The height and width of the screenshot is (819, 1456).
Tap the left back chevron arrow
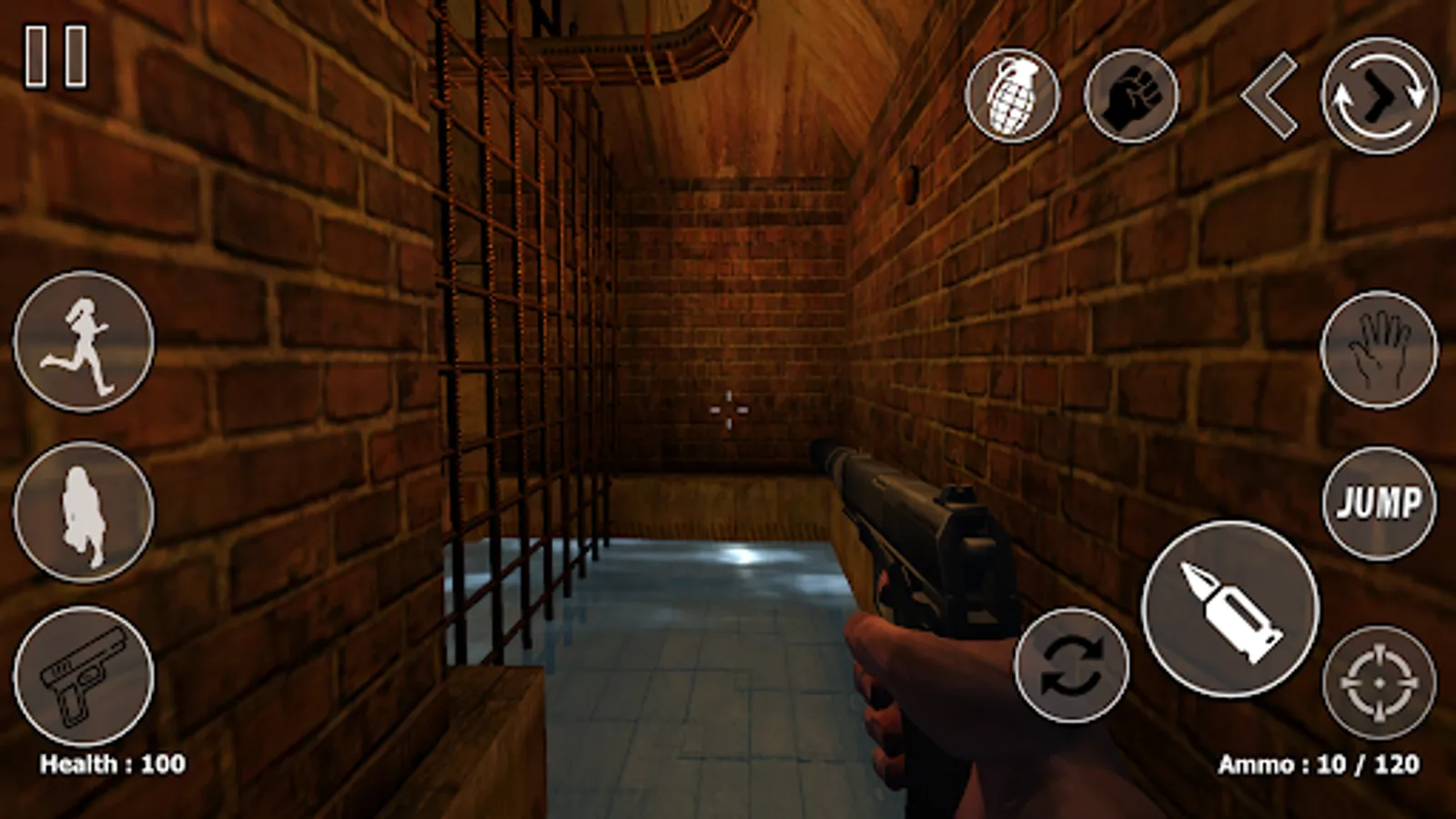(1269, 93)
